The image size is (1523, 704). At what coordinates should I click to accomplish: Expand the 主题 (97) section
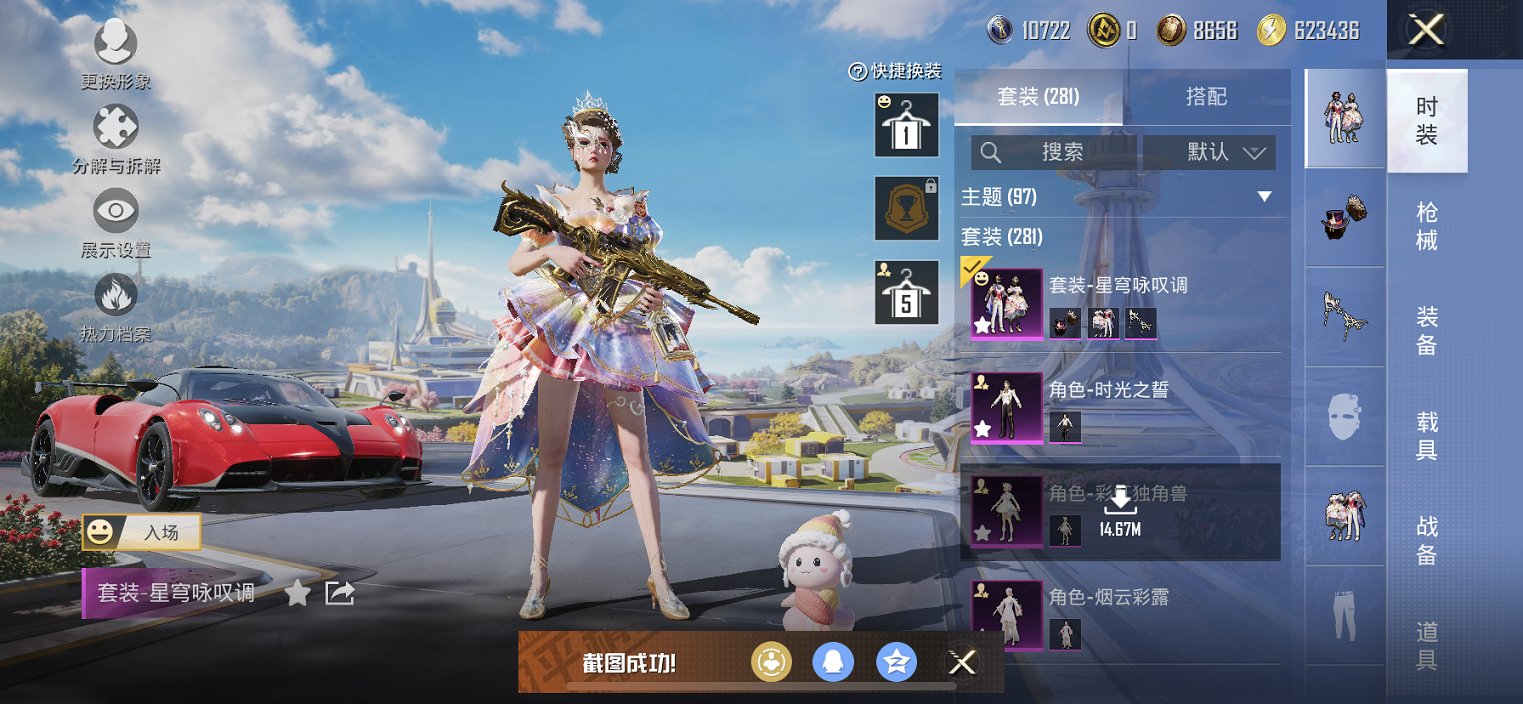tap(1264, 197)
